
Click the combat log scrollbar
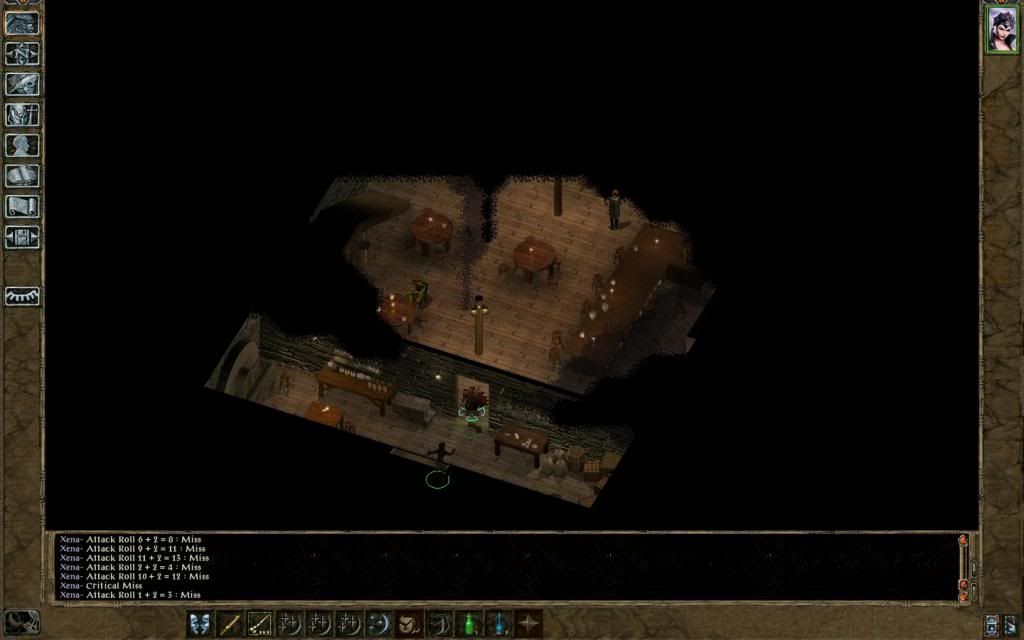963,566
